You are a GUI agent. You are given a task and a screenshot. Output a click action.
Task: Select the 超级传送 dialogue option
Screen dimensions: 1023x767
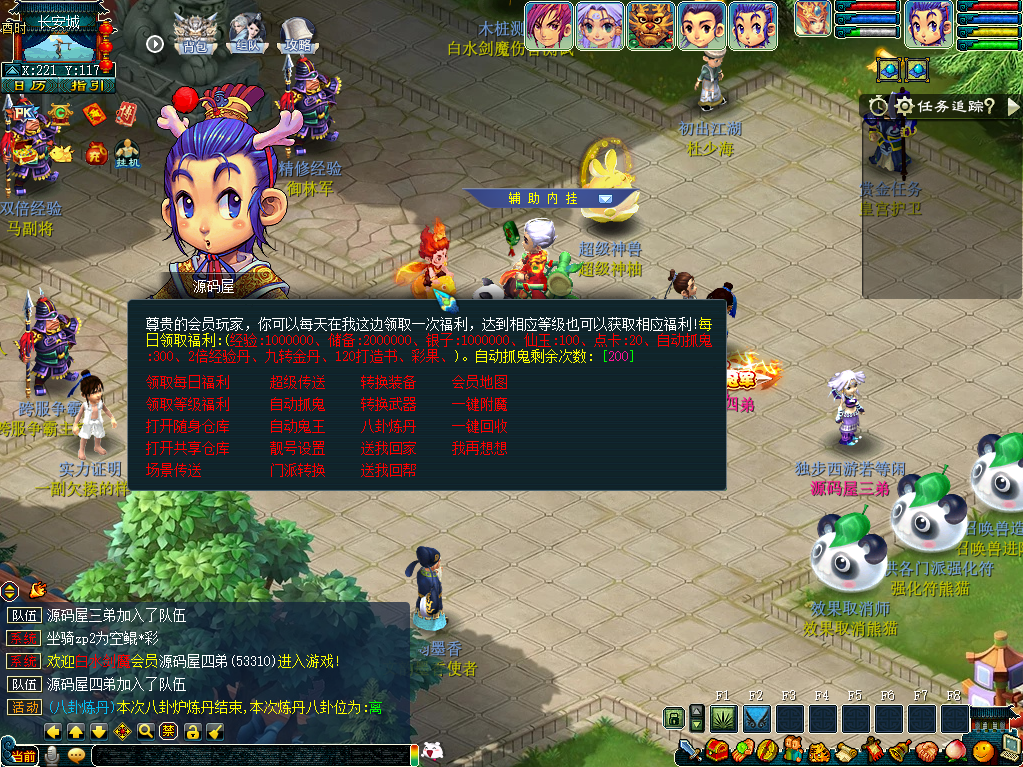(x=297, y=383)
